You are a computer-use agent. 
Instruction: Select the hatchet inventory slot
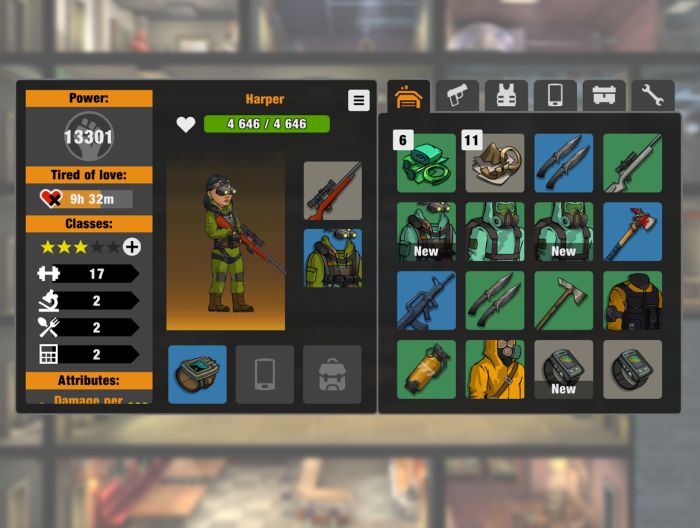563,300
